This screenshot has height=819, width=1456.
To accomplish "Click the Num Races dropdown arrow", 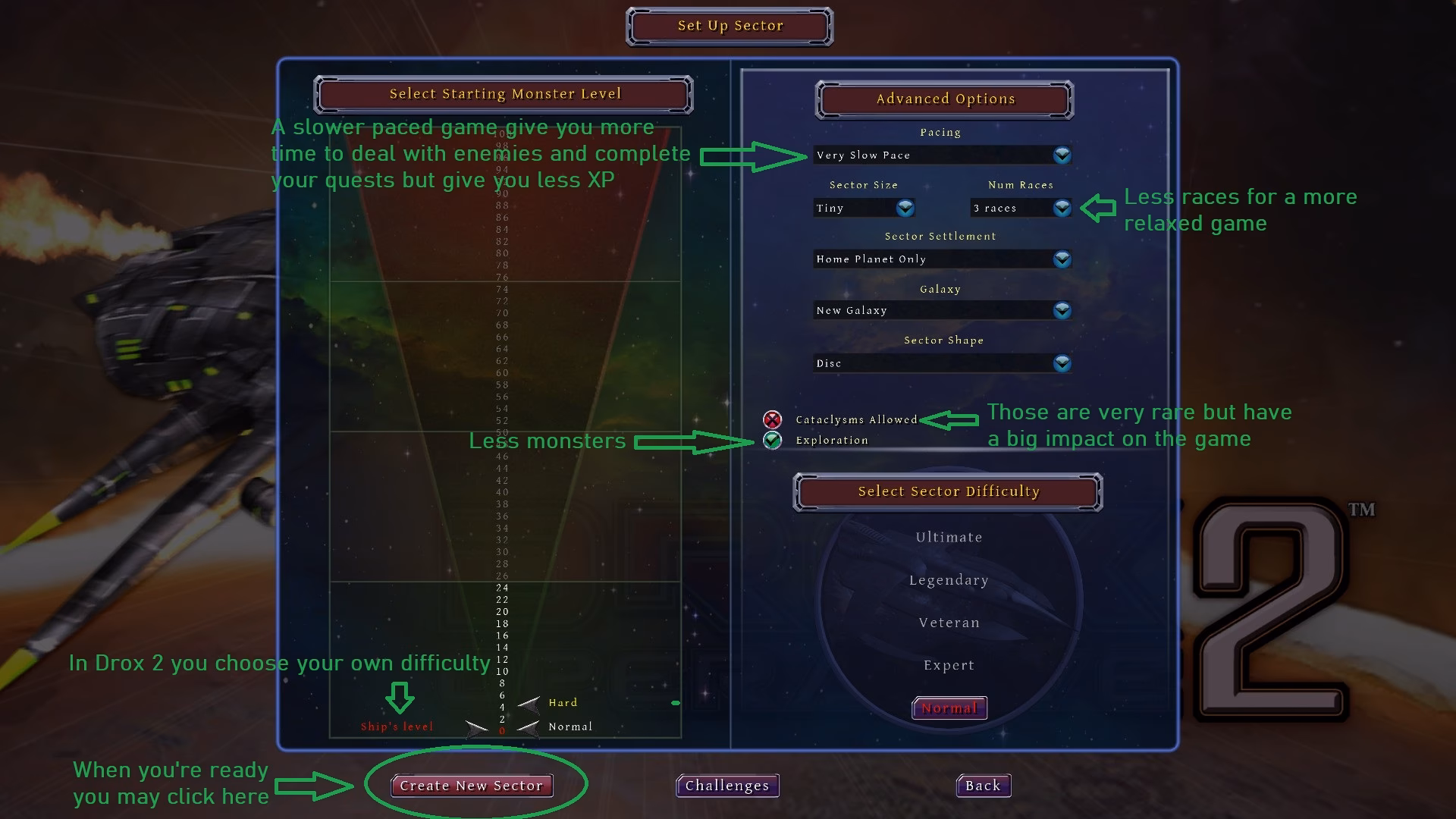I will click(x=1062, y=208).
